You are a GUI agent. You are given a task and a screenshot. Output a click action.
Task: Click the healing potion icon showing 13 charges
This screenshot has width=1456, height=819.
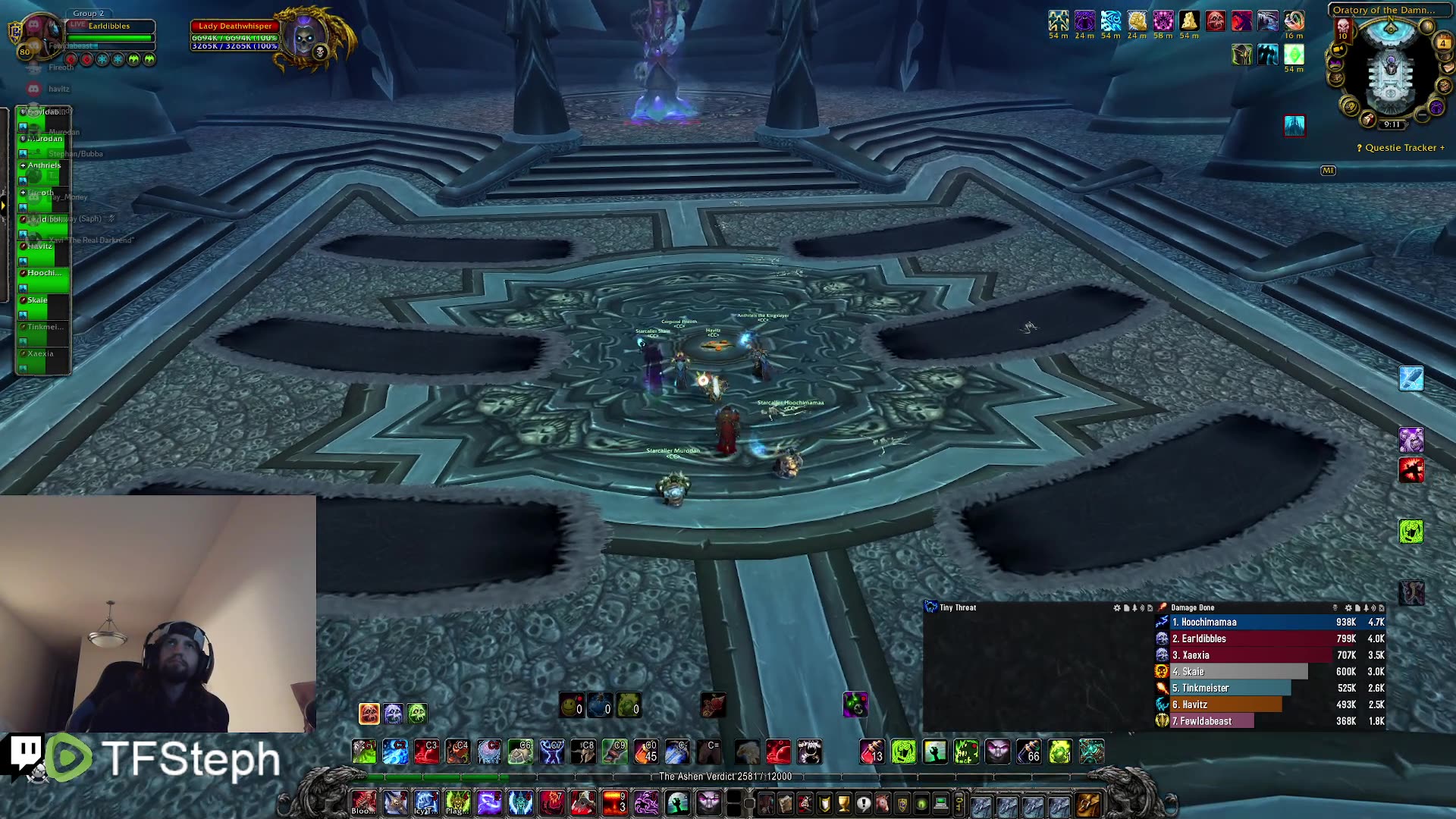[x=871, y=753]
